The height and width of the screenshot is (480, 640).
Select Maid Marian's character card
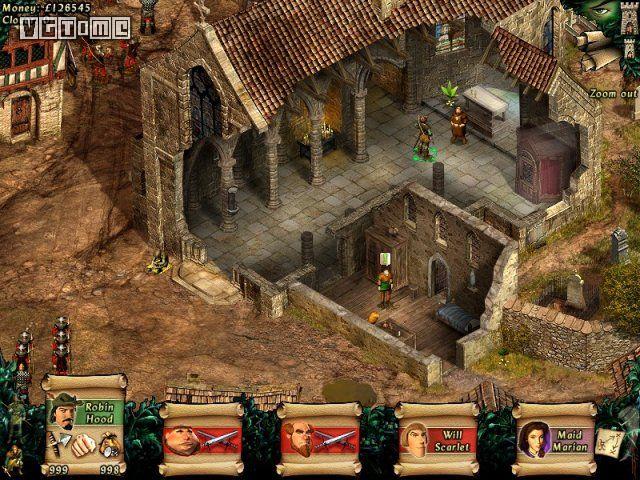pyautogui.click(x=553, y=439)
